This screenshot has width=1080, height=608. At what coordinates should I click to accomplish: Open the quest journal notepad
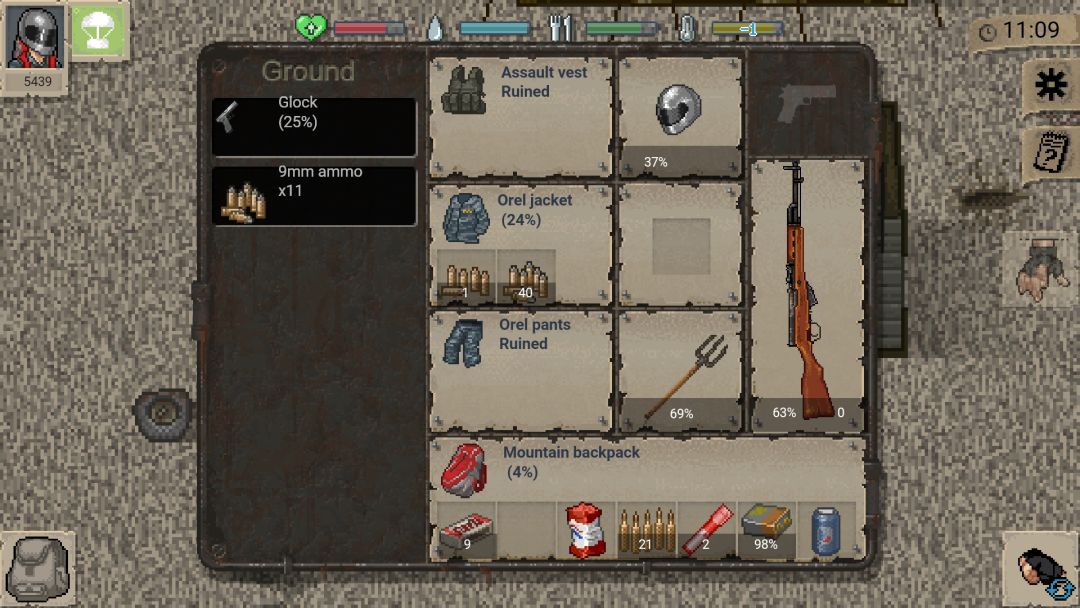point(1050,155)
